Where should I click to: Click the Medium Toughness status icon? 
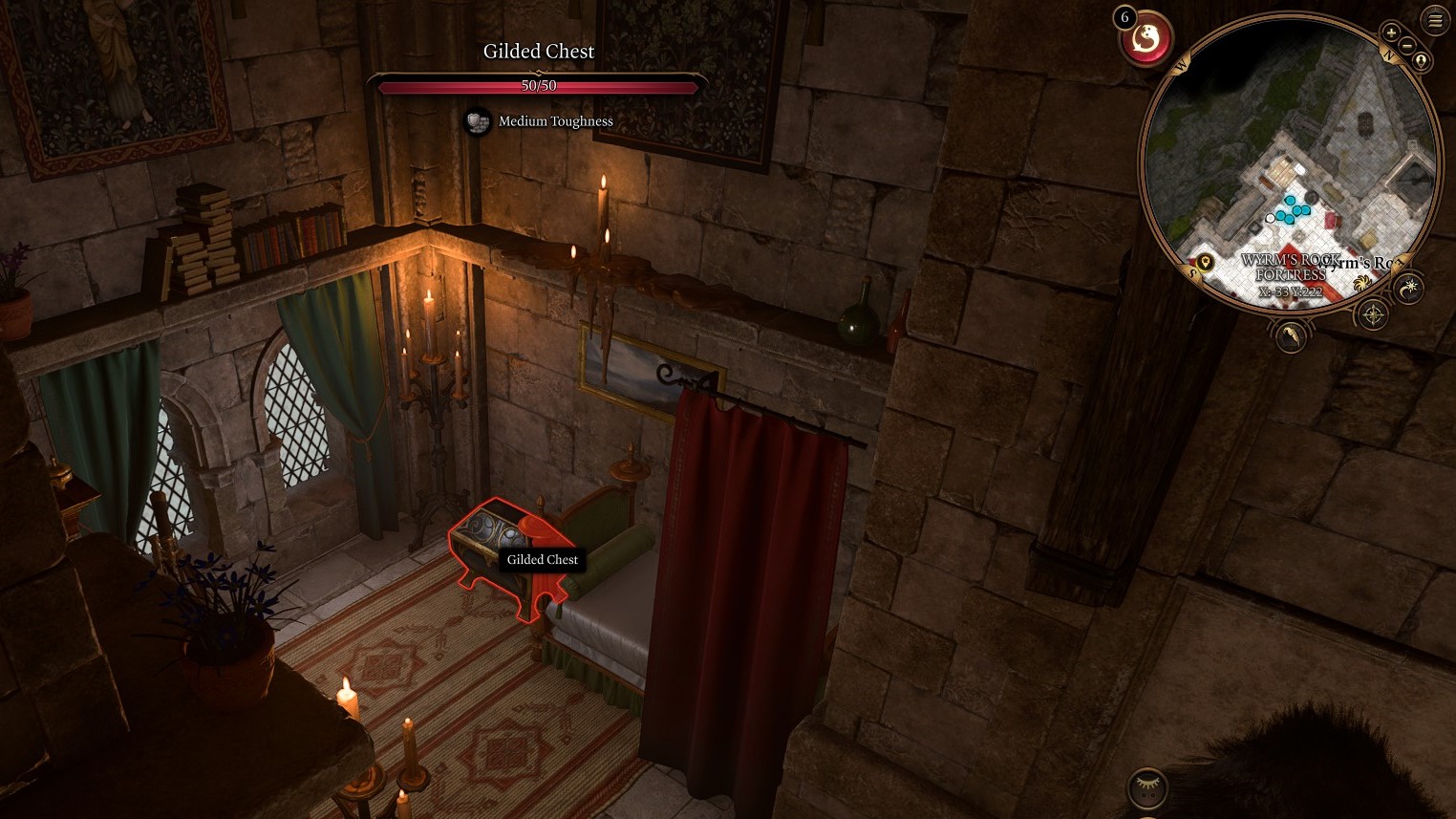tap(478, 122)
